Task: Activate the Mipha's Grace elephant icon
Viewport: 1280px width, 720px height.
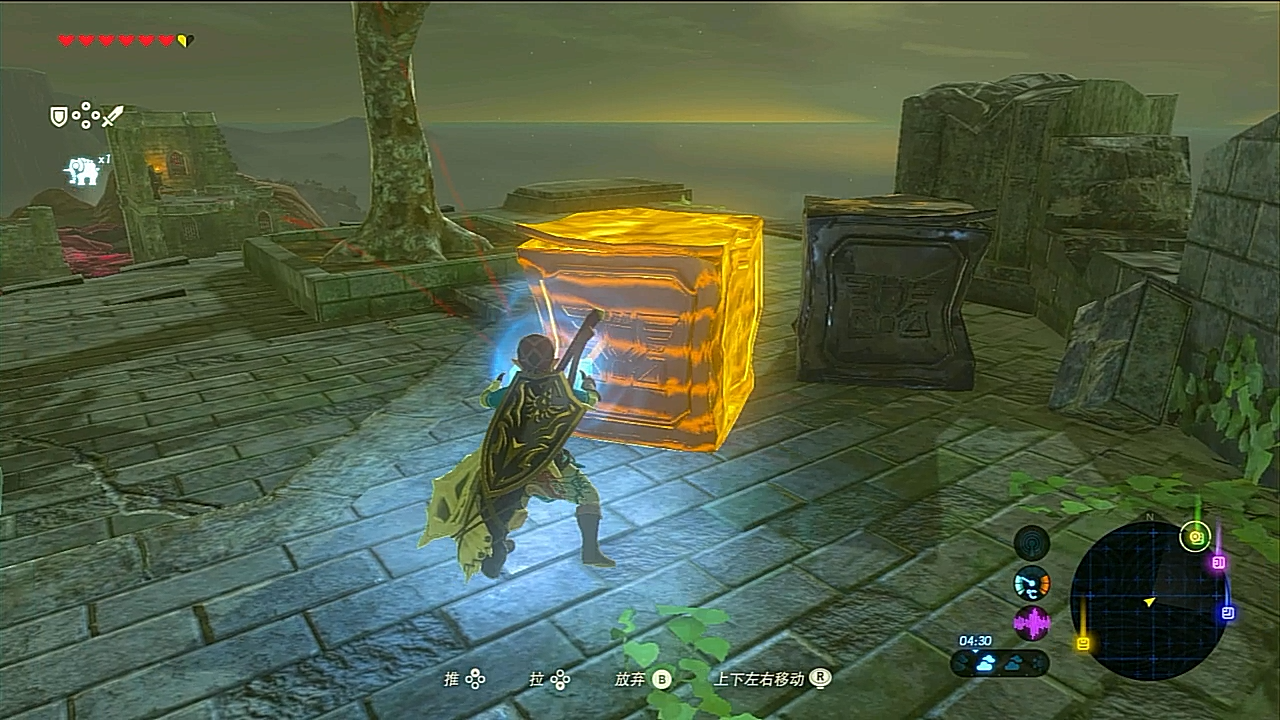Action: 82,171
